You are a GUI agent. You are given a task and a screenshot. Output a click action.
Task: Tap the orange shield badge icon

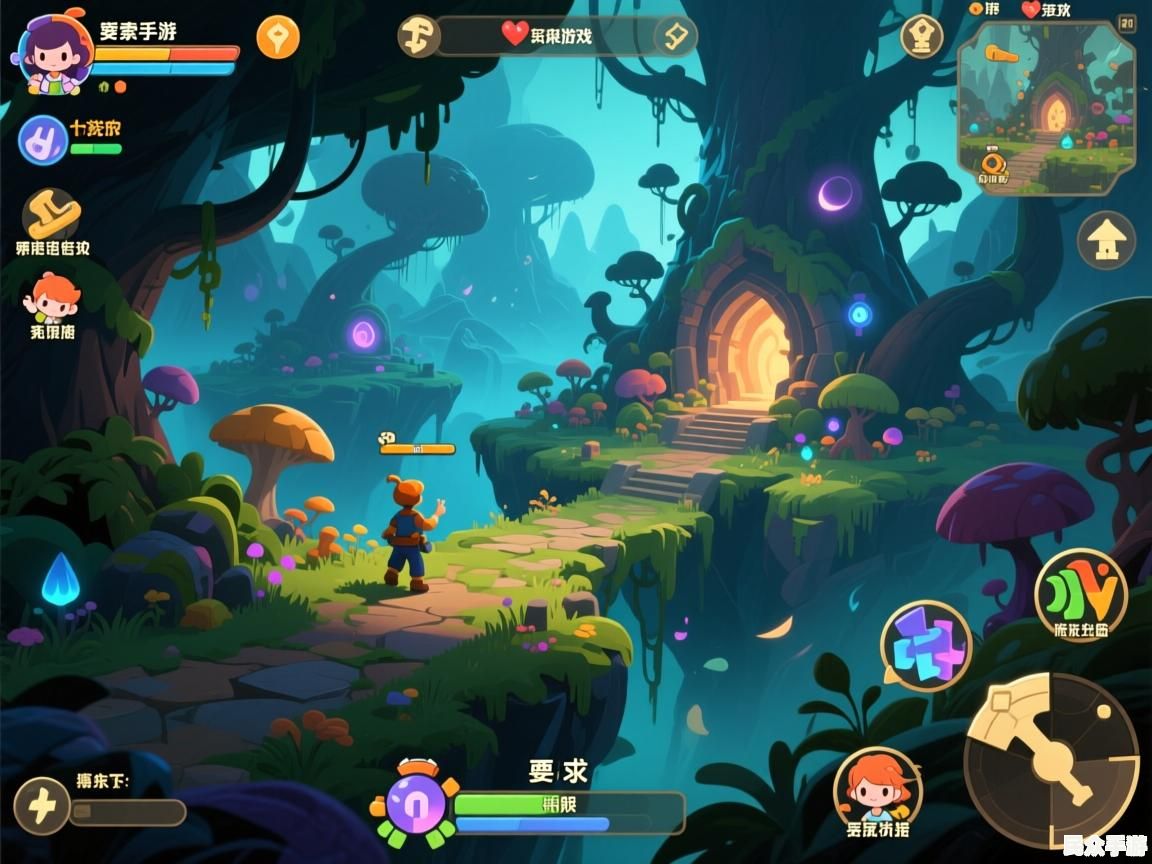click(x=278, y=37)
